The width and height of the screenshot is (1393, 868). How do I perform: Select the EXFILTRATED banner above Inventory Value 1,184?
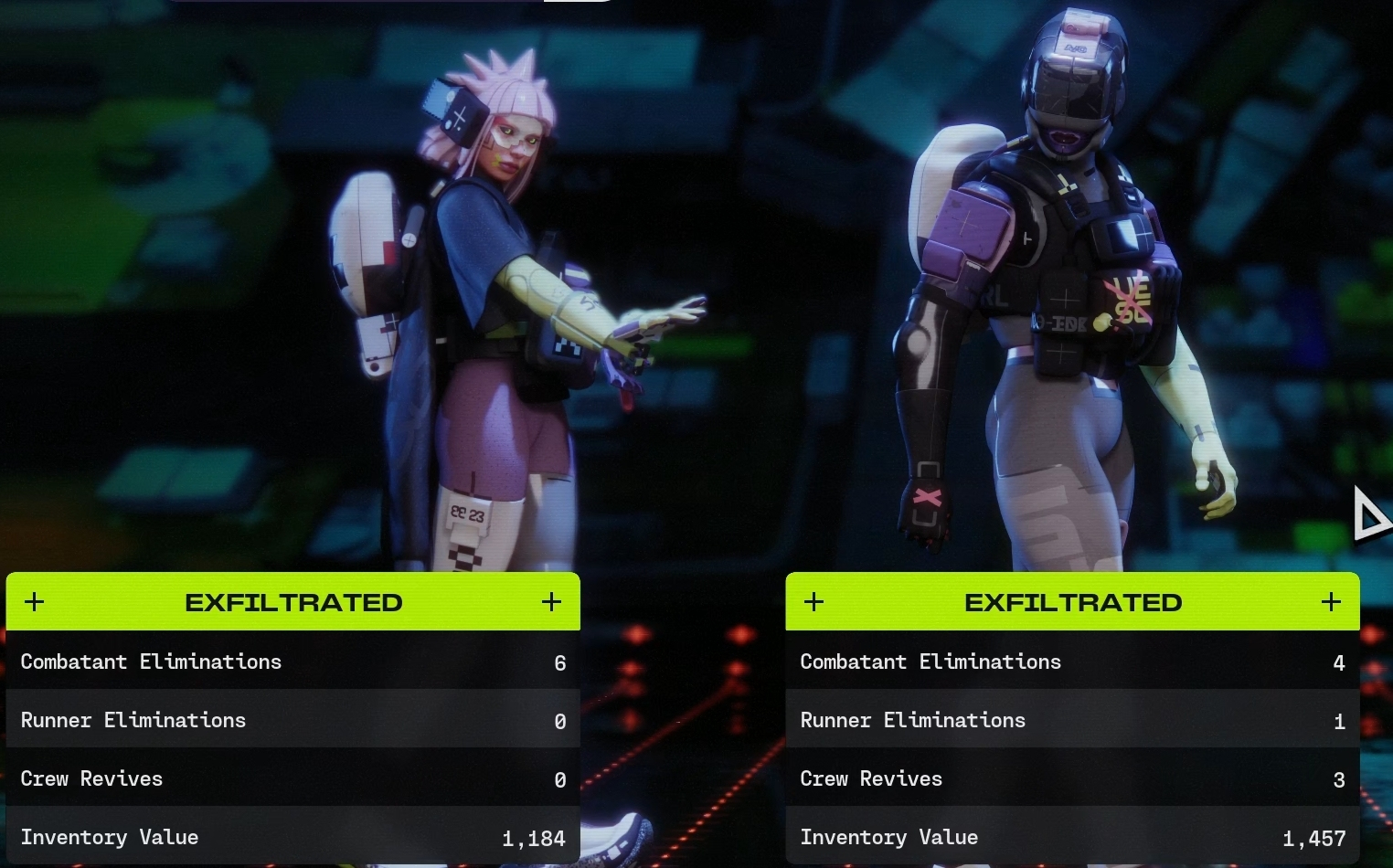[x=293, y=602]
